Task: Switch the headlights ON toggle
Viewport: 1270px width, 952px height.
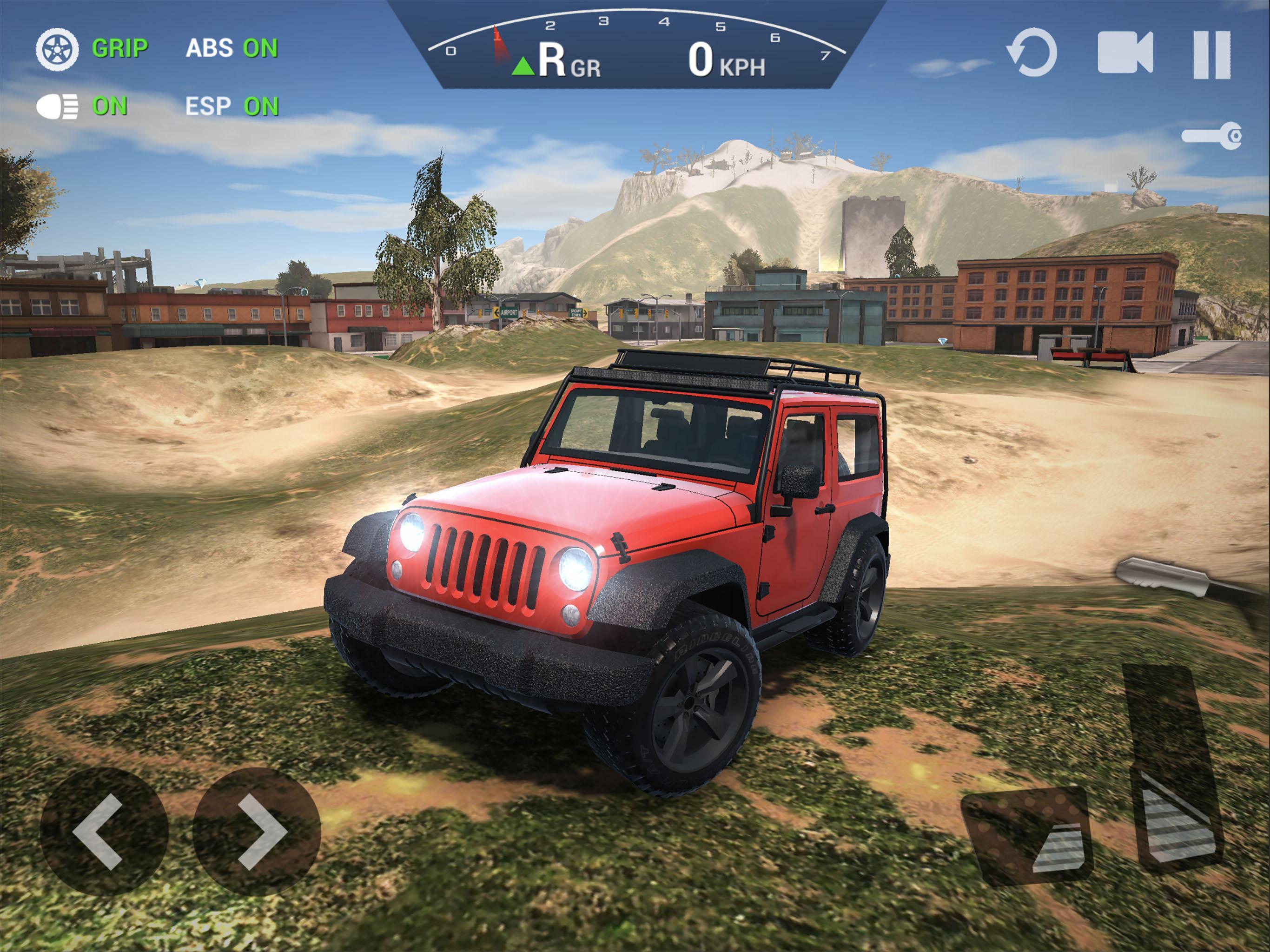Action: (x=109, y=105)
